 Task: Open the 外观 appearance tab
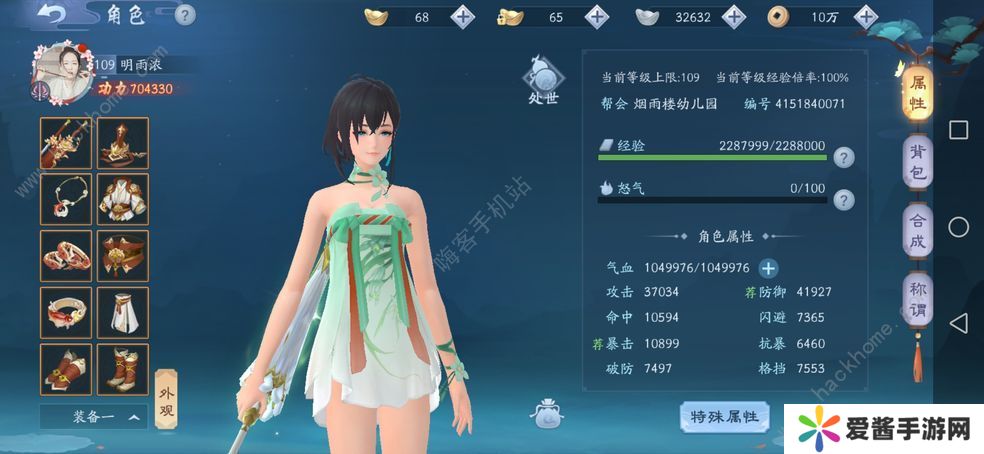pos(168,394)
